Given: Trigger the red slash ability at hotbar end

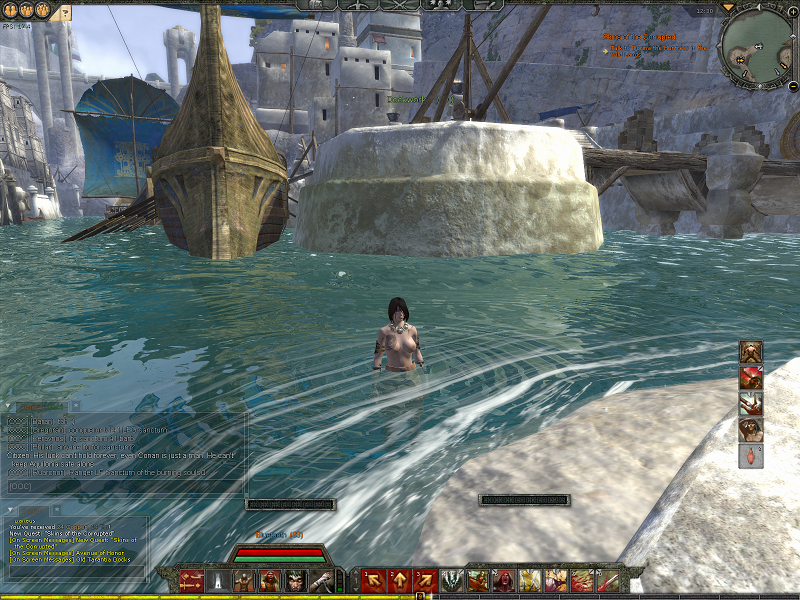Looking at the screenshot, I should [x=607, y=579].
